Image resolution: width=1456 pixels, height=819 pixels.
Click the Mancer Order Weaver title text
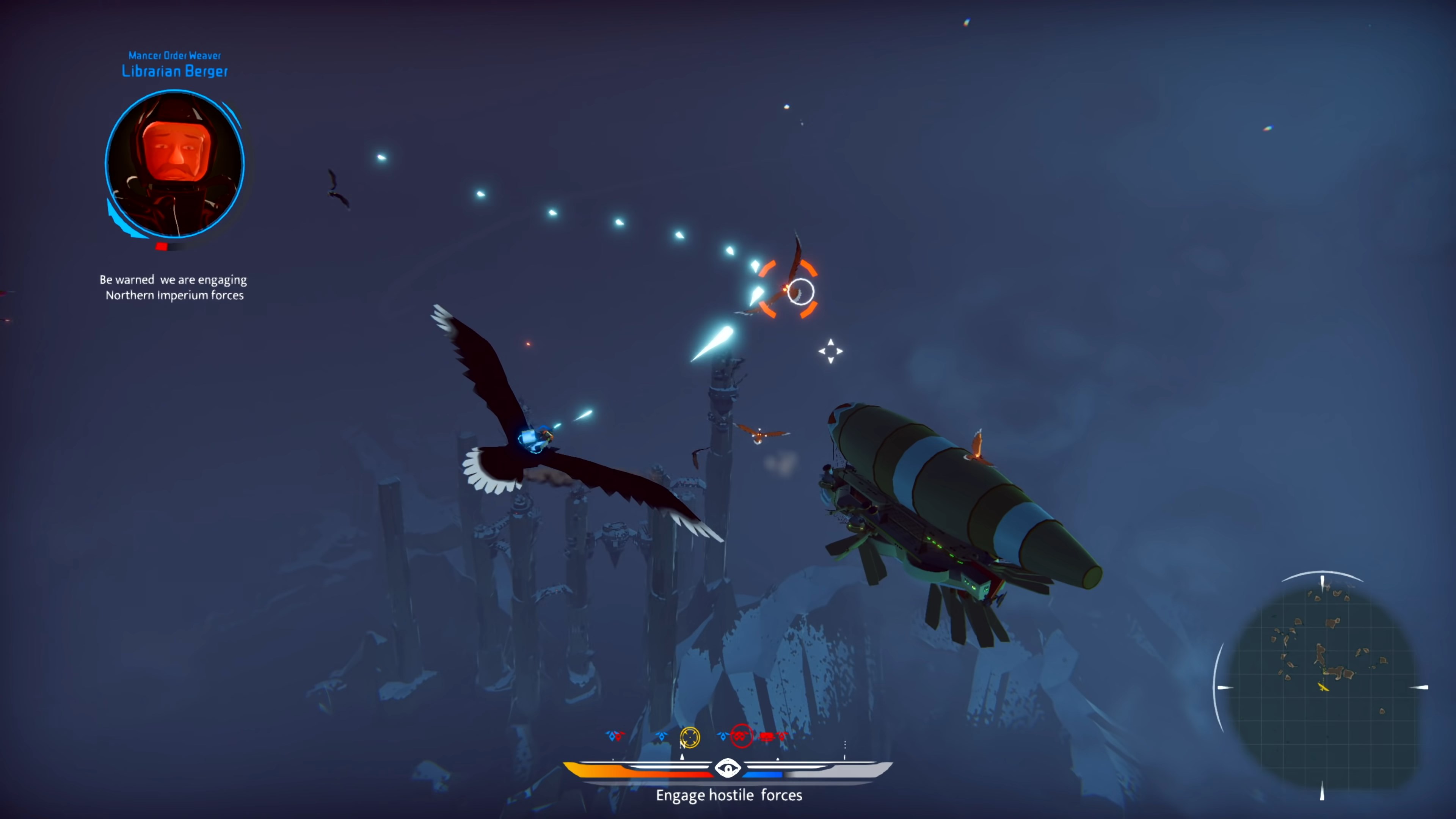(174, 56)
